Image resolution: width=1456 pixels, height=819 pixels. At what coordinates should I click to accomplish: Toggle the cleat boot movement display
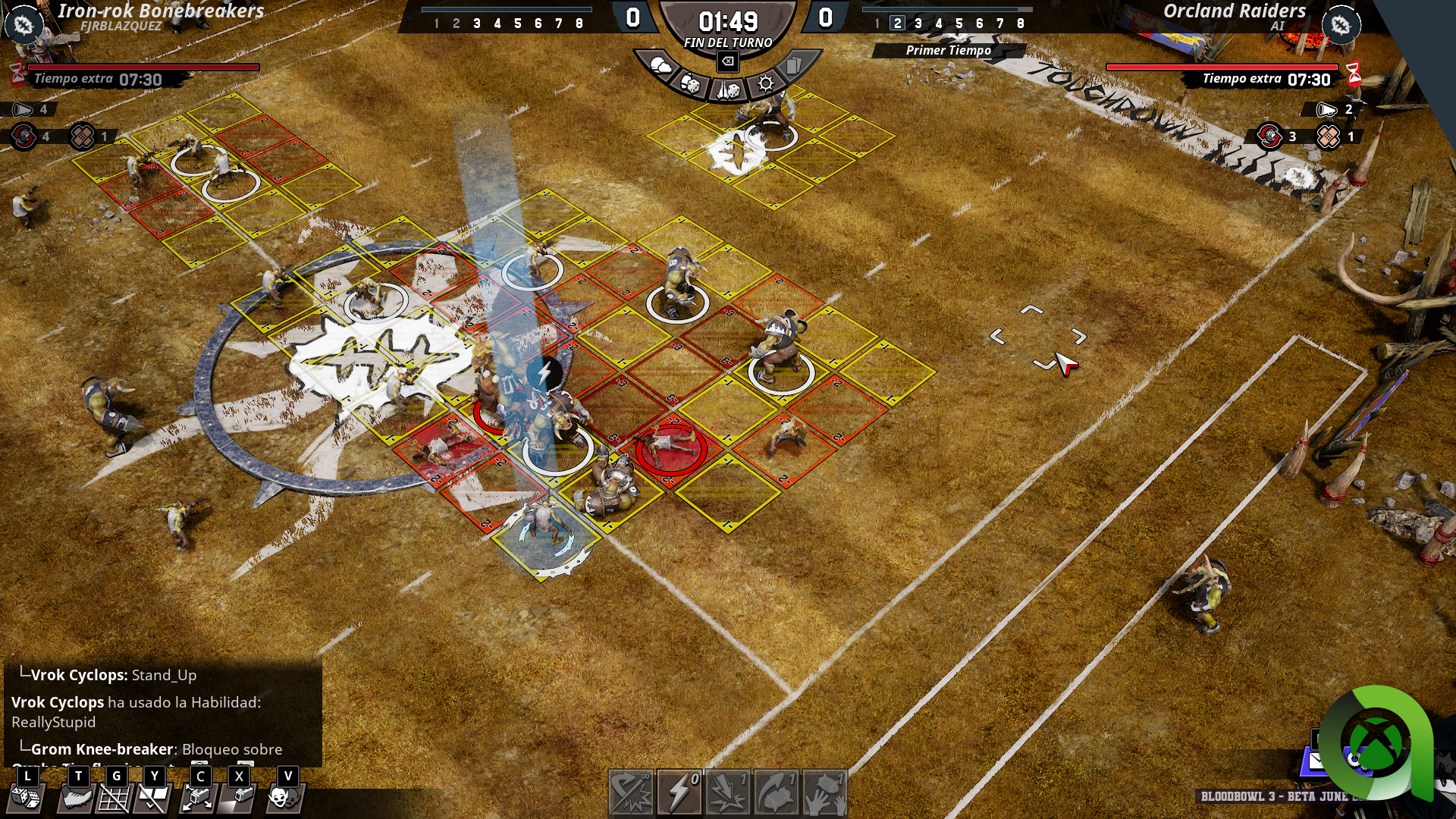pyautogui.click(x=76, y=796)
